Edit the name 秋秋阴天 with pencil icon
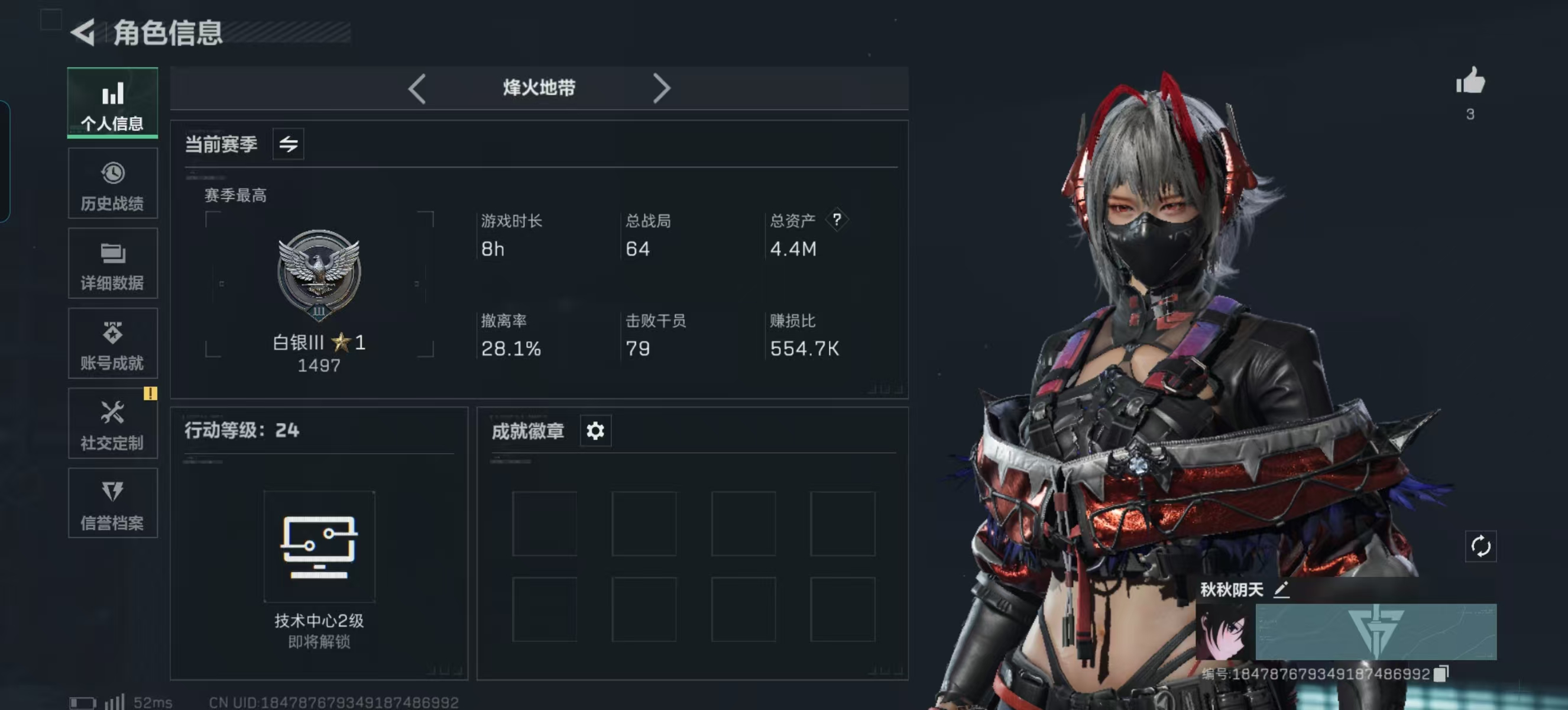This screenshot has height=710, width=1568. [x=1281, y=589]
